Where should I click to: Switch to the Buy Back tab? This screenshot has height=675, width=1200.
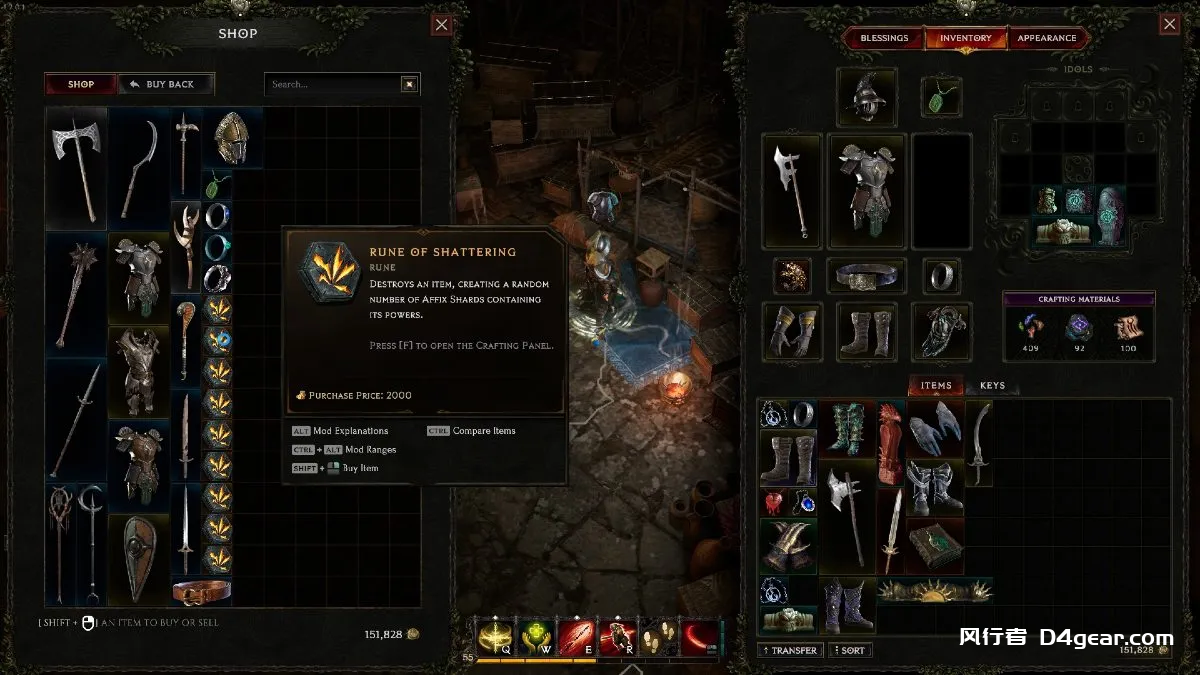click(x=165, y=84)
